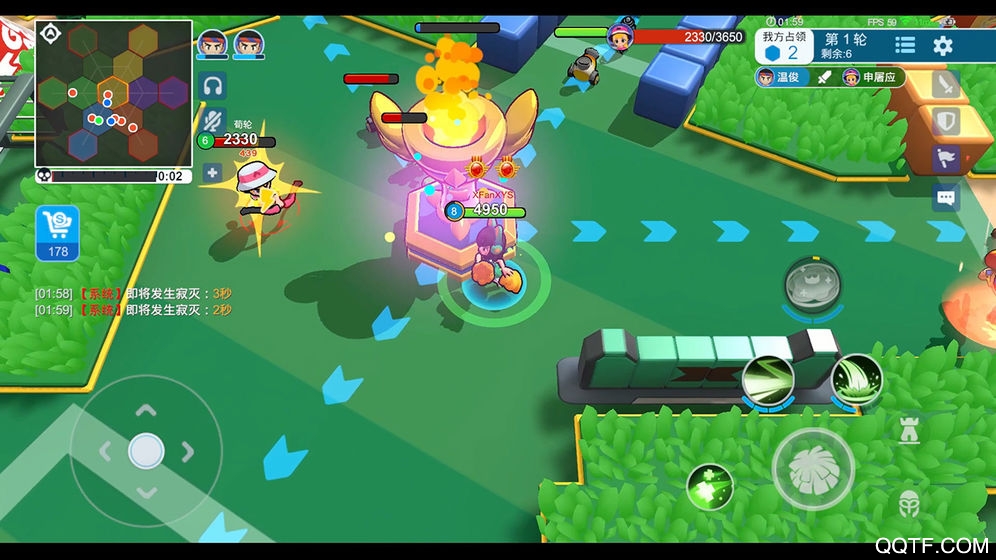Fire the main leaf attack button
The height and width of the screenshot is (560, 996).
click(x=813, y=469)
